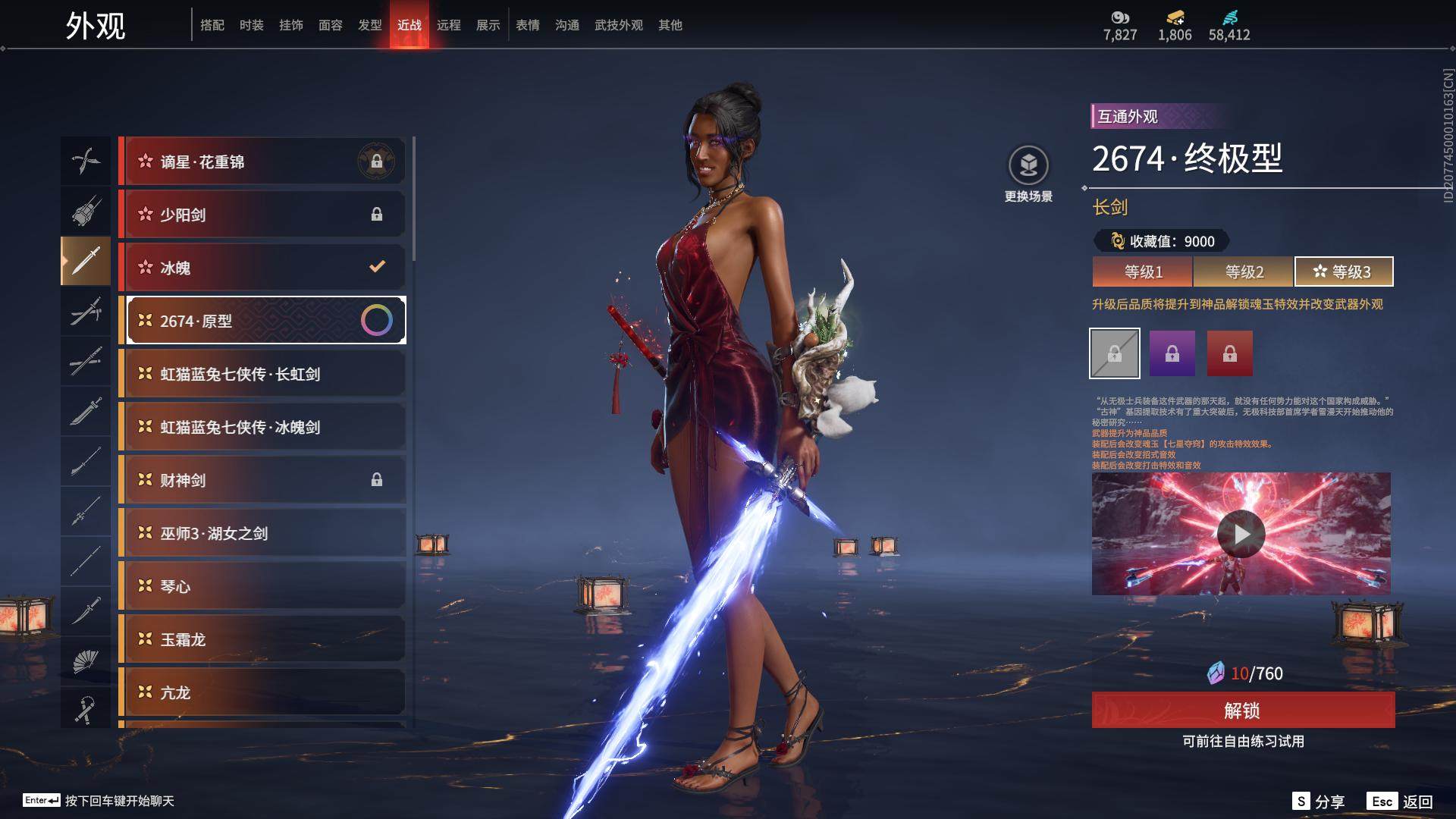Screen dimensions: 1456x819
Task: Select the locked purple color variant
Action: (x=1172, y=353)
